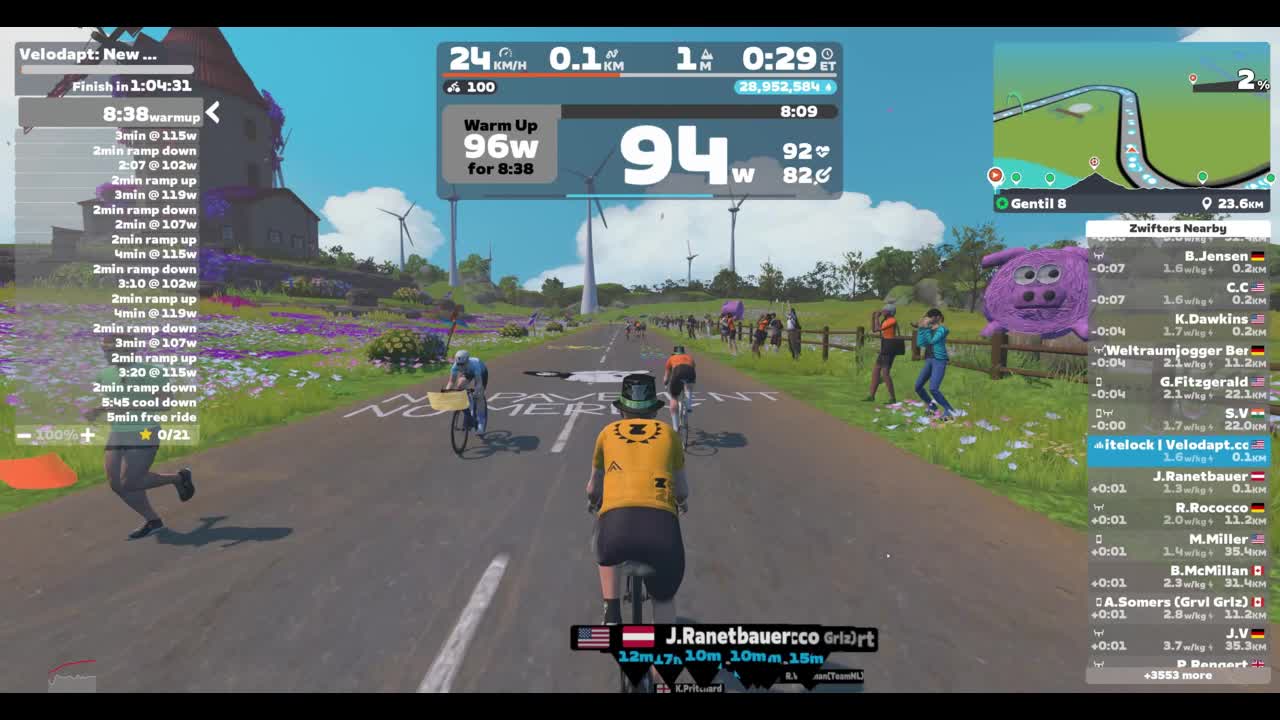
Task: Decrease workout intensity with the minus button
Action: coord(24,435)
